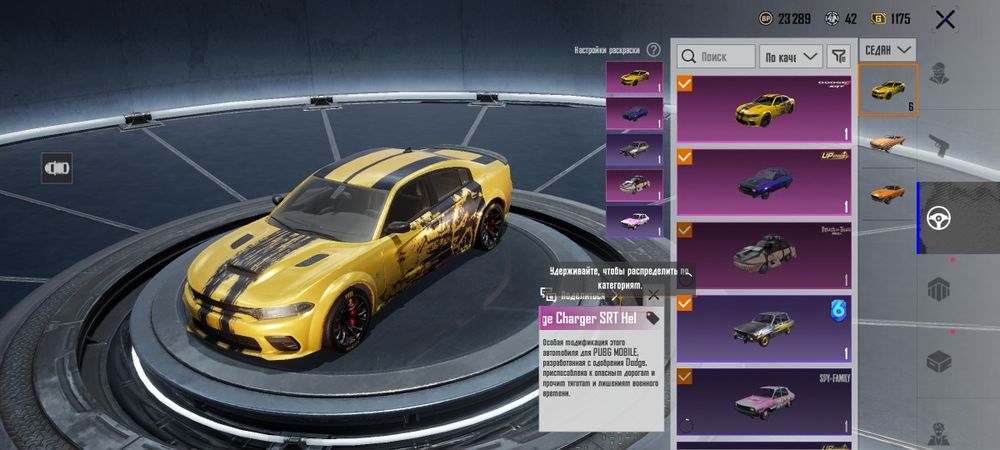Uncheck the yellow Dodge skin checkbox
The width and height of the screenshot is (1000, 450).
[x=685, y=83]
